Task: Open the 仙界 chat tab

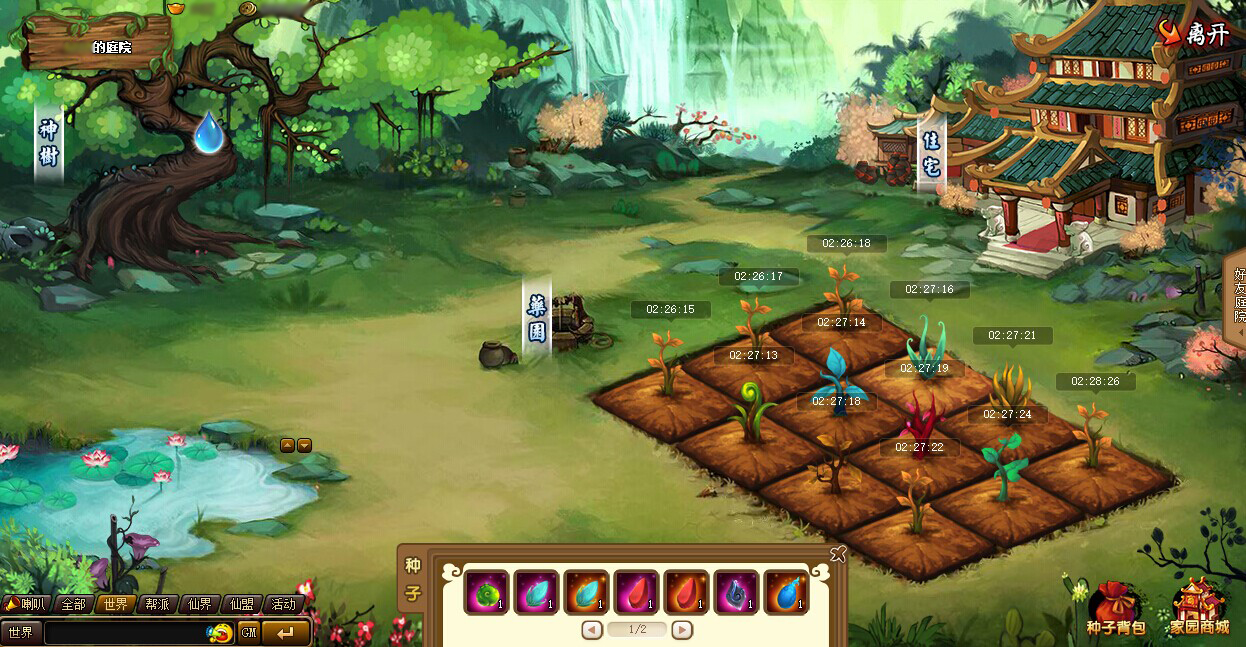Action: tap(200, 604)
